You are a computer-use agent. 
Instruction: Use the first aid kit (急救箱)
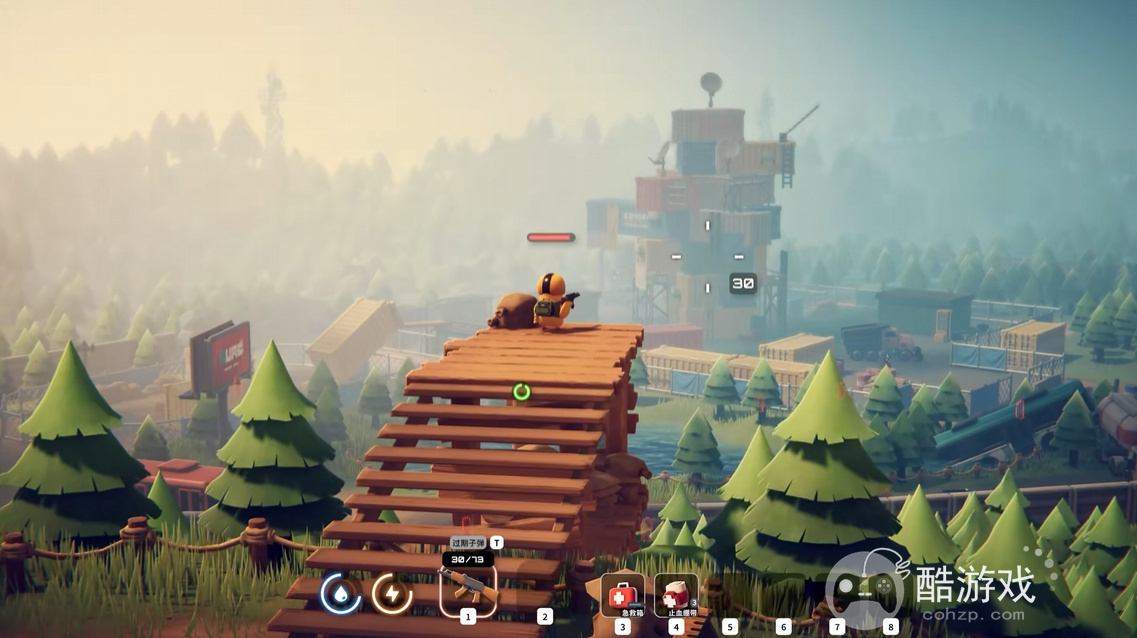[x=622, y=595]
